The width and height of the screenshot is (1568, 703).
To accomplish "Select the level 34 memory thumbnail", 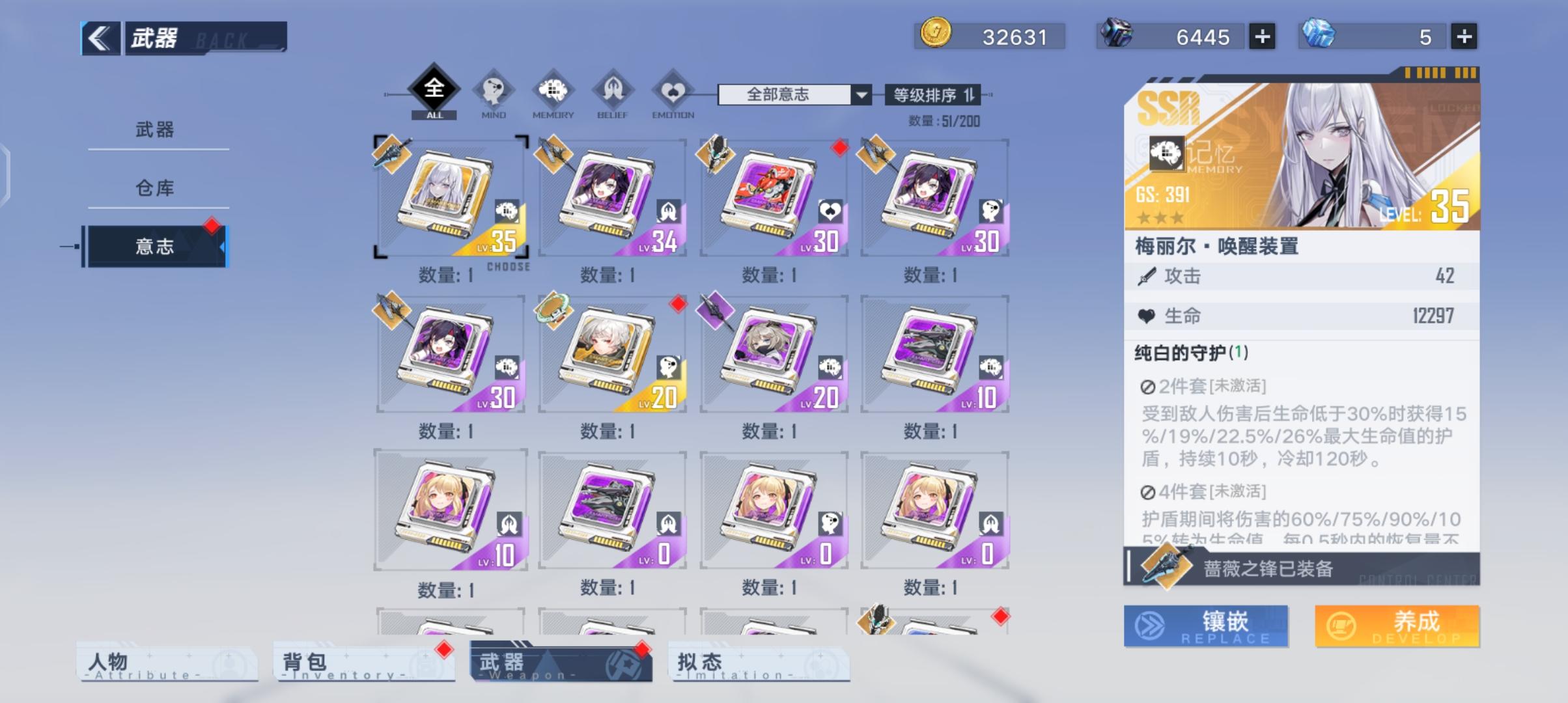I will tap(612, 195).
